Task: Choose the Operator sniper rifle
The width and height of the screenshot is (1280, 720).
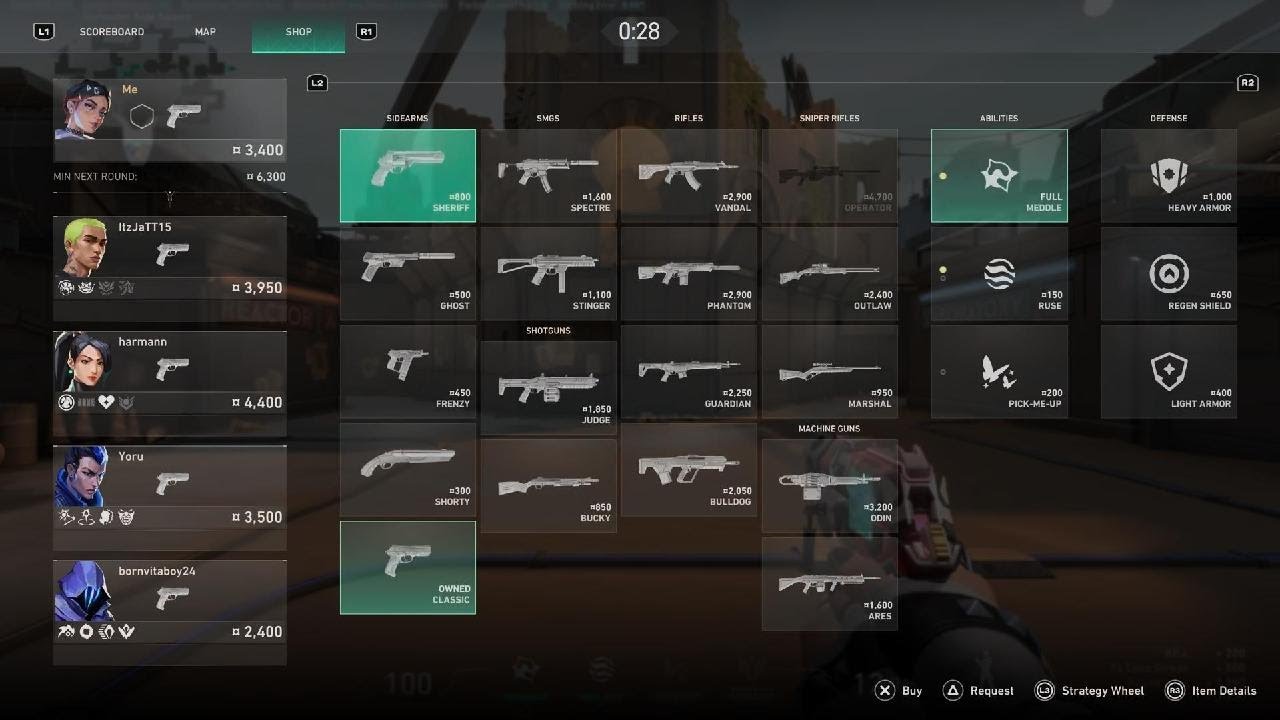Action: (x=829, y=175)
